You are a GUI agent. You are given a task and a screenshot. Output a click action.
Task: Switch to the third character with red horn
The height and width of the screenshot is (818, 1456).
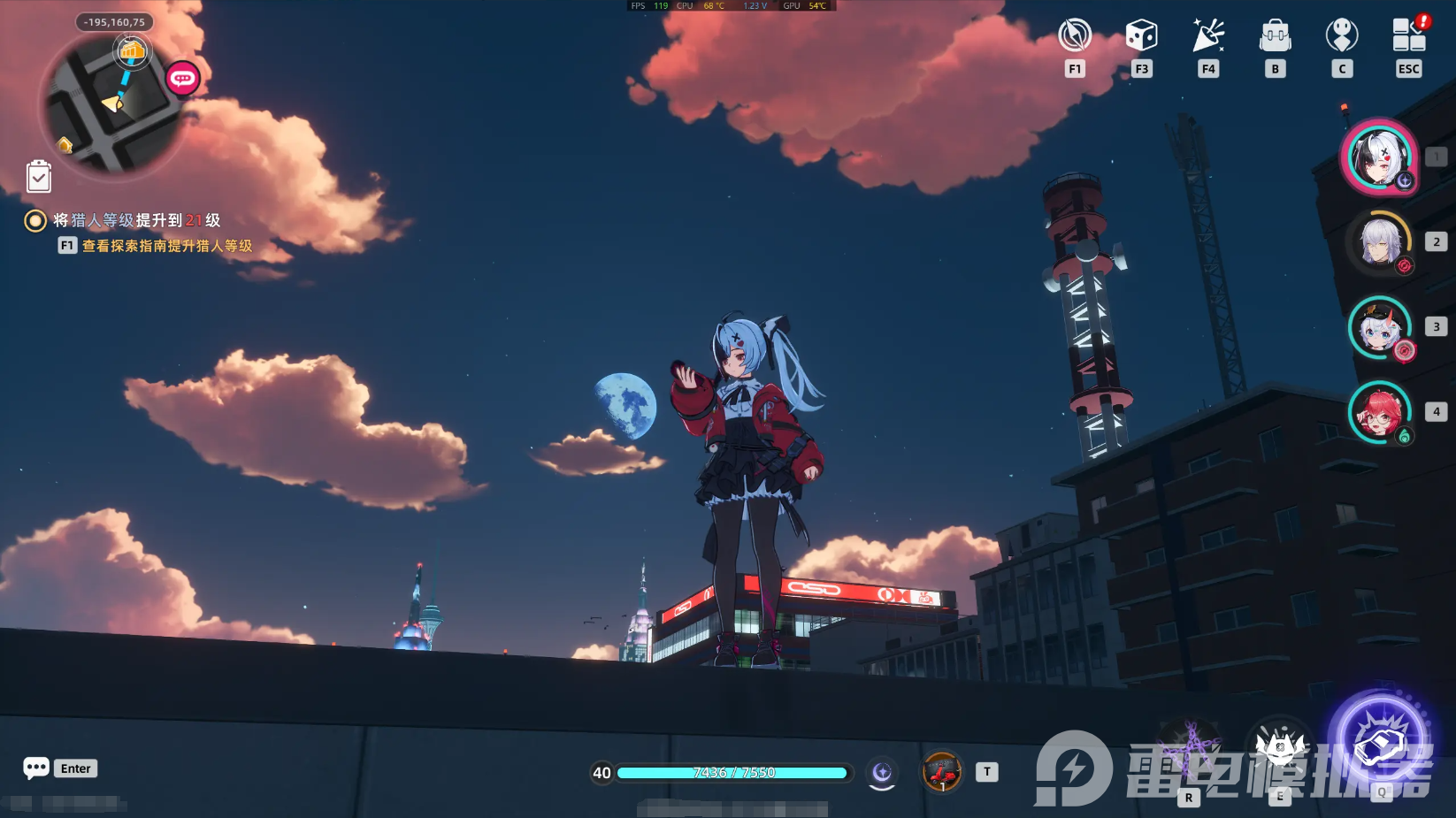point(1380,327)
